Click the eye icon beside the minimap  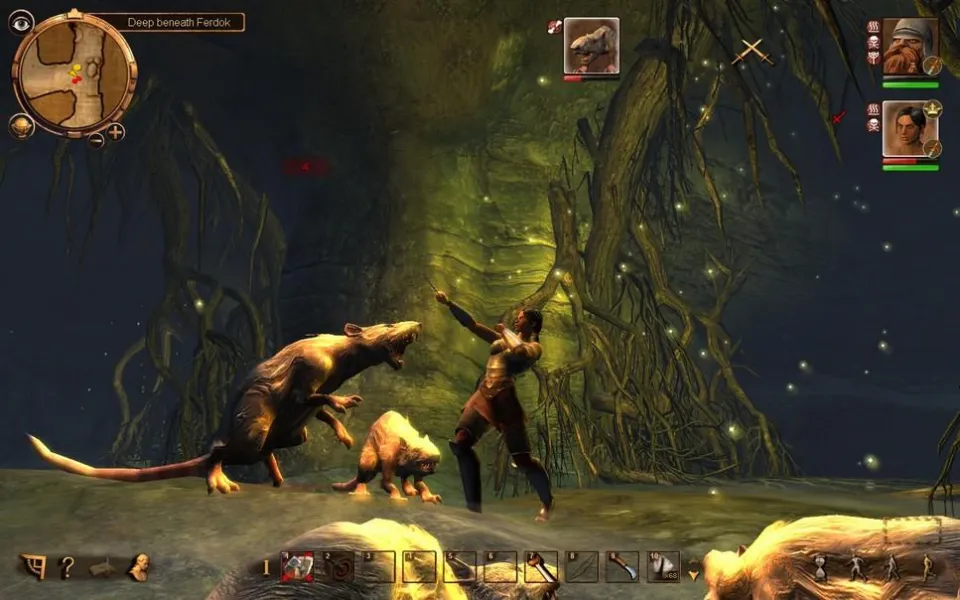(x=21, y=22)
